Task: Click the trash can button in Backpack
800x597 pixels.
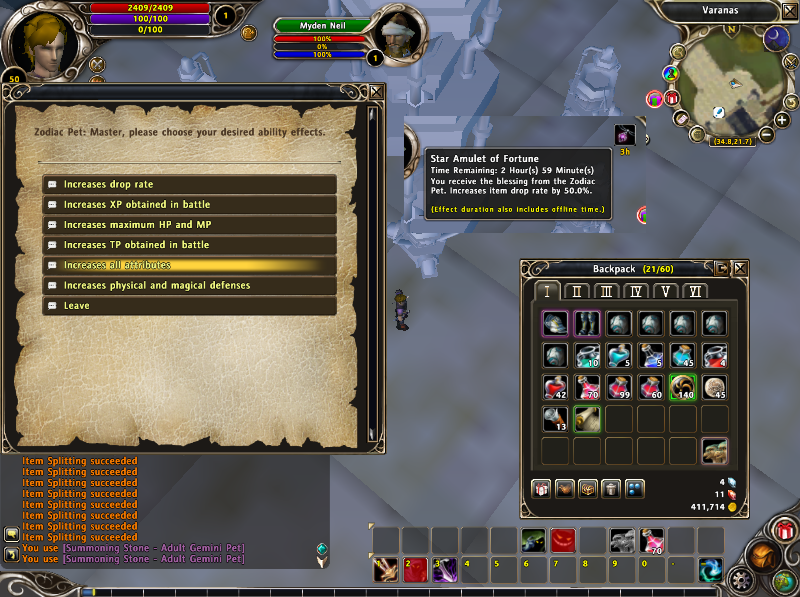Action: (611, 489)
